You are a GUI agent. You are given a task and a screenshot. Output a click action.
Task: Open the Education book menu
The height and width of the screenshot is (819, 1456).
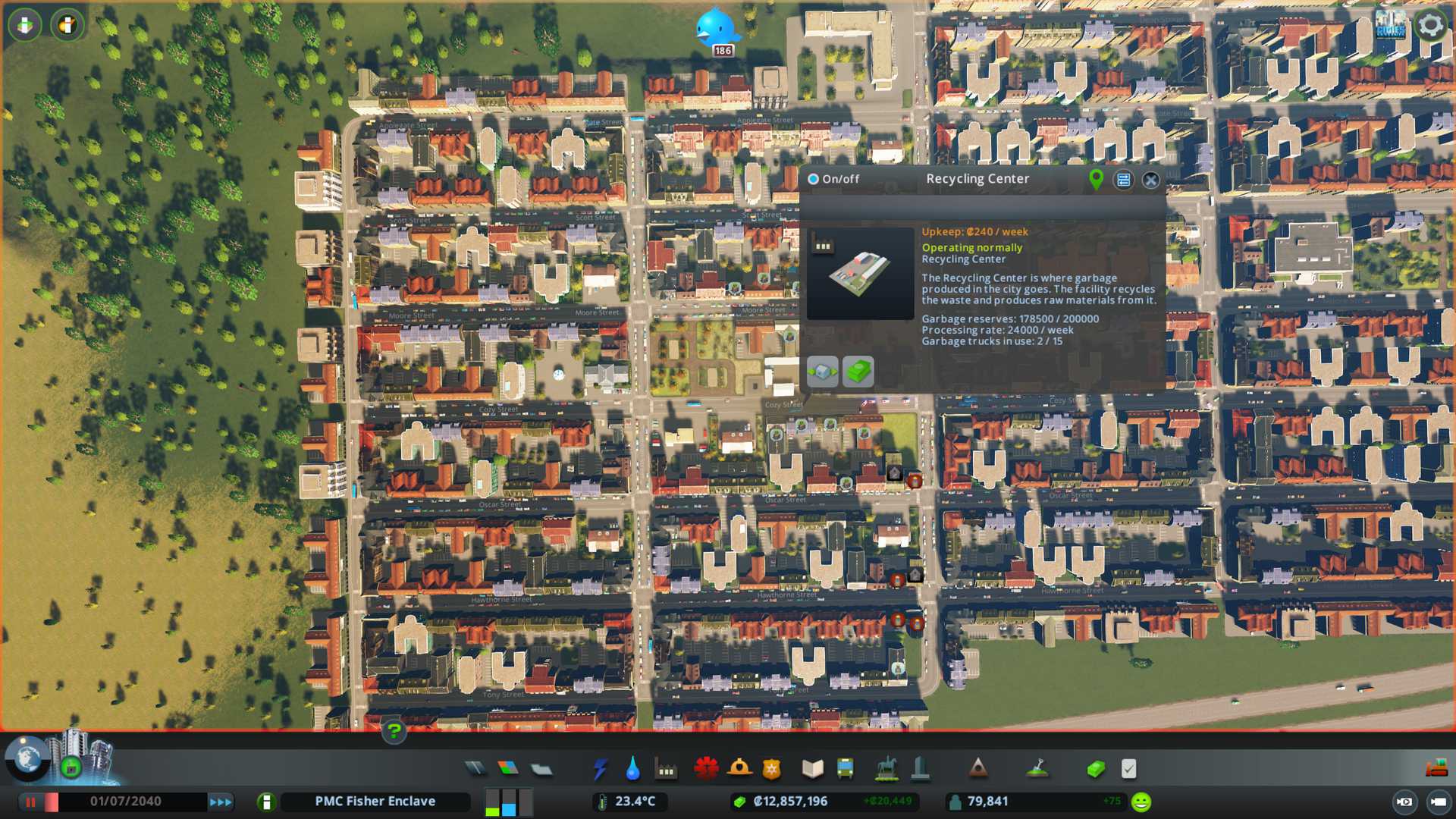point(812,769)
